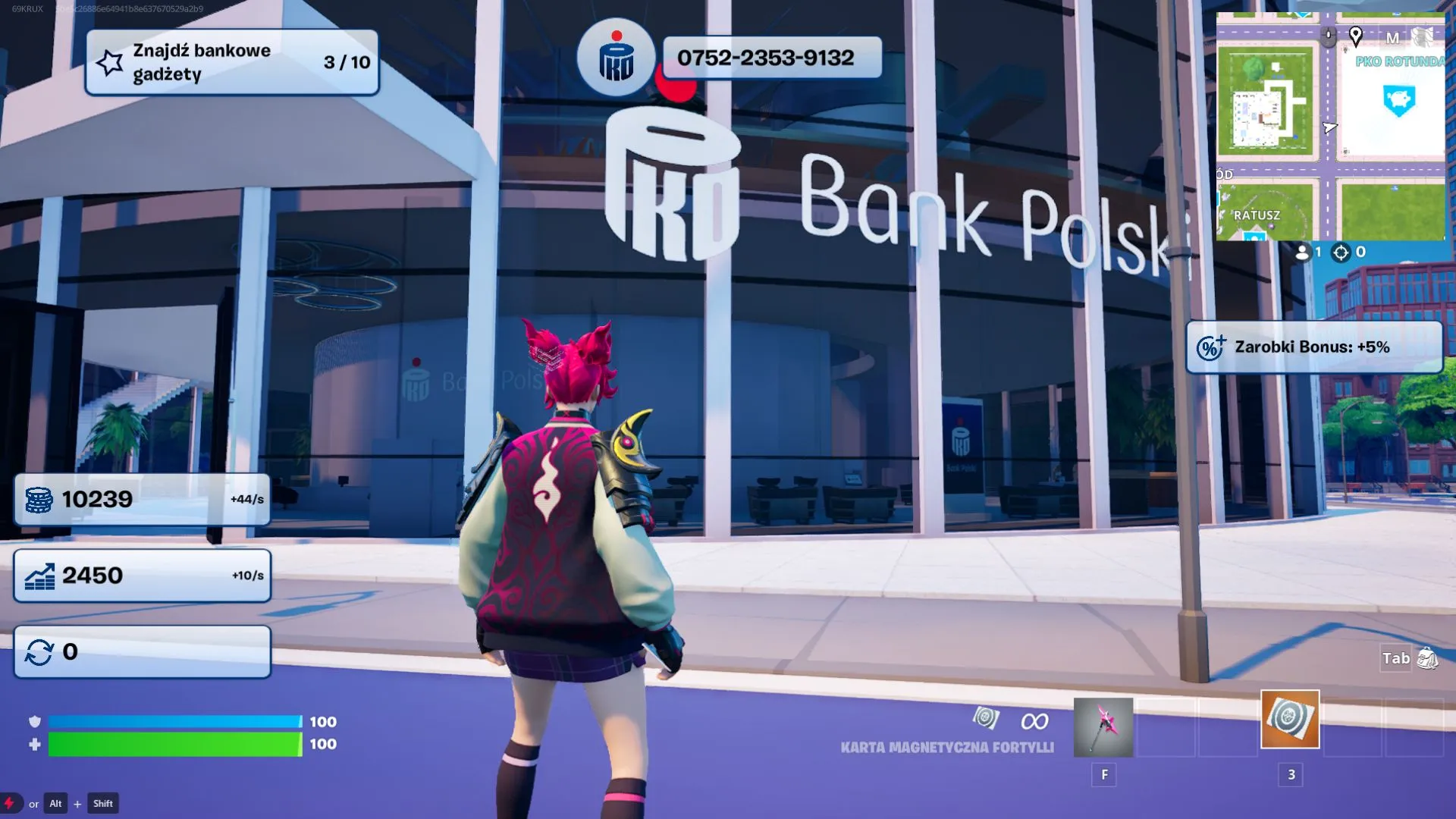The height and width of the screenshot is (819, 1456).
Task: Click the island code 0752-2353-9132 box
Action: (x=772, y=58)
